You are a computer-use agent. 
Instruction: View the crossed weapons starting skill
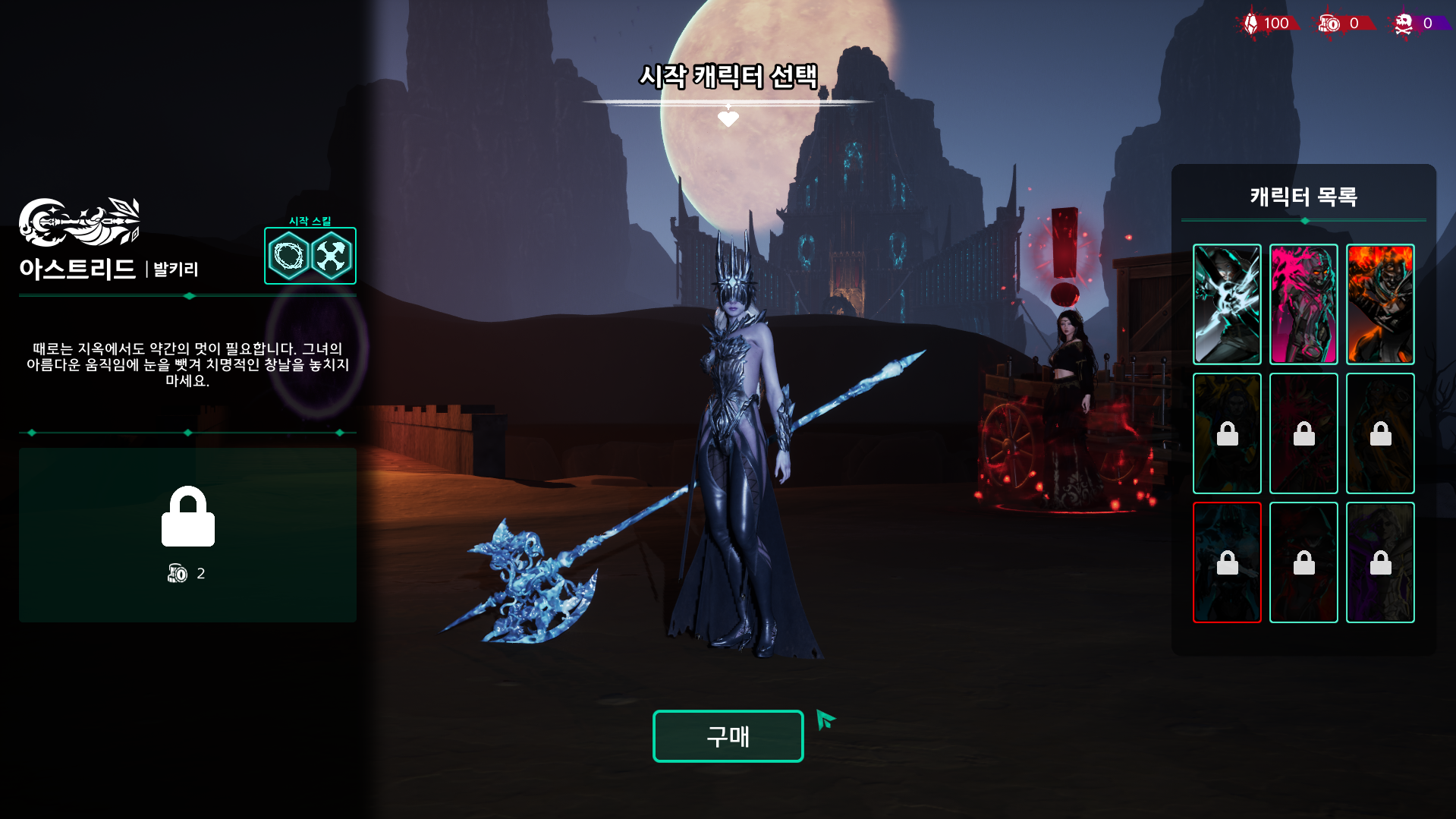[332, 257]
